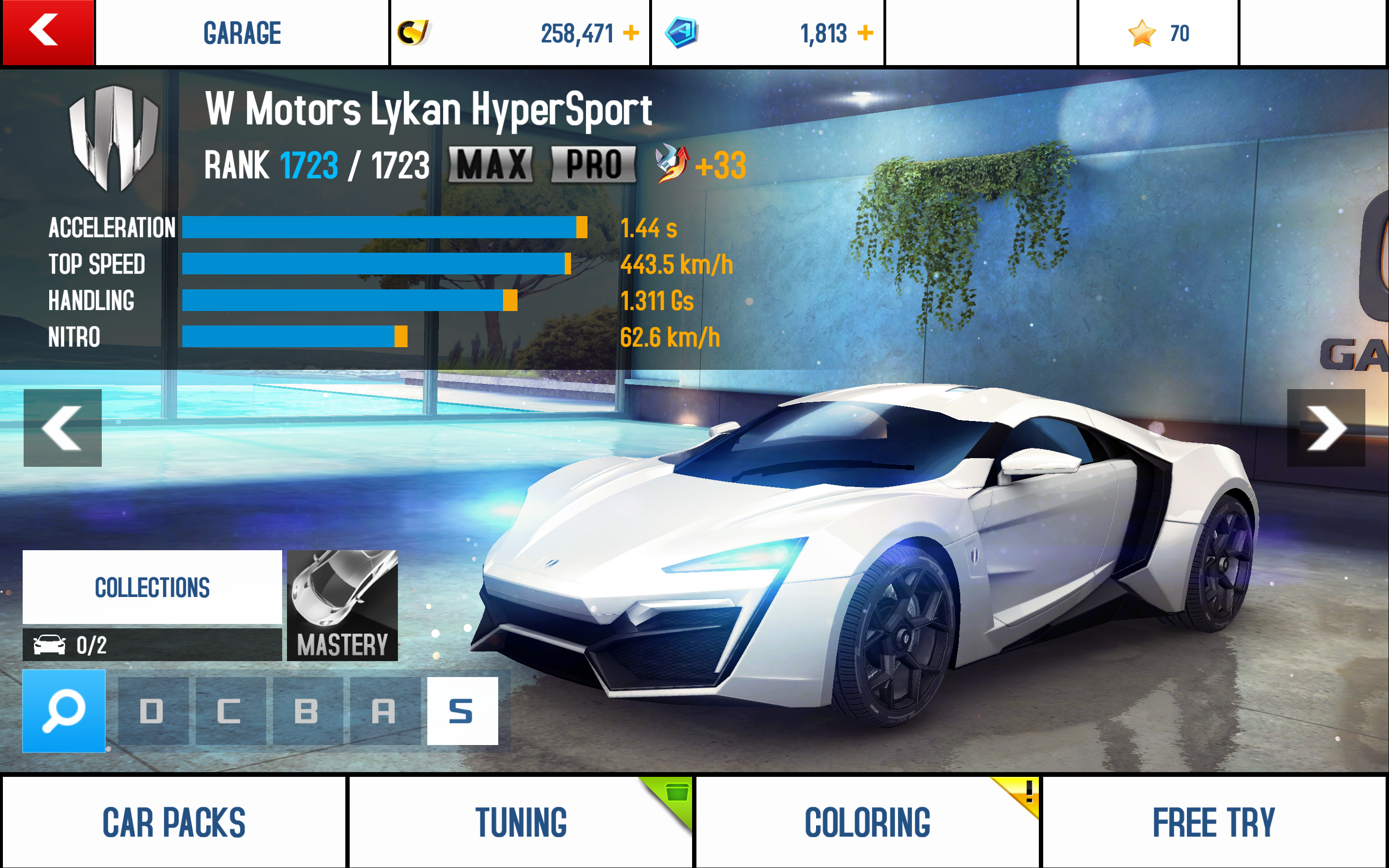Go back using the red arrow button
This screenshot has height=868, width=1389.
point(47,32)
